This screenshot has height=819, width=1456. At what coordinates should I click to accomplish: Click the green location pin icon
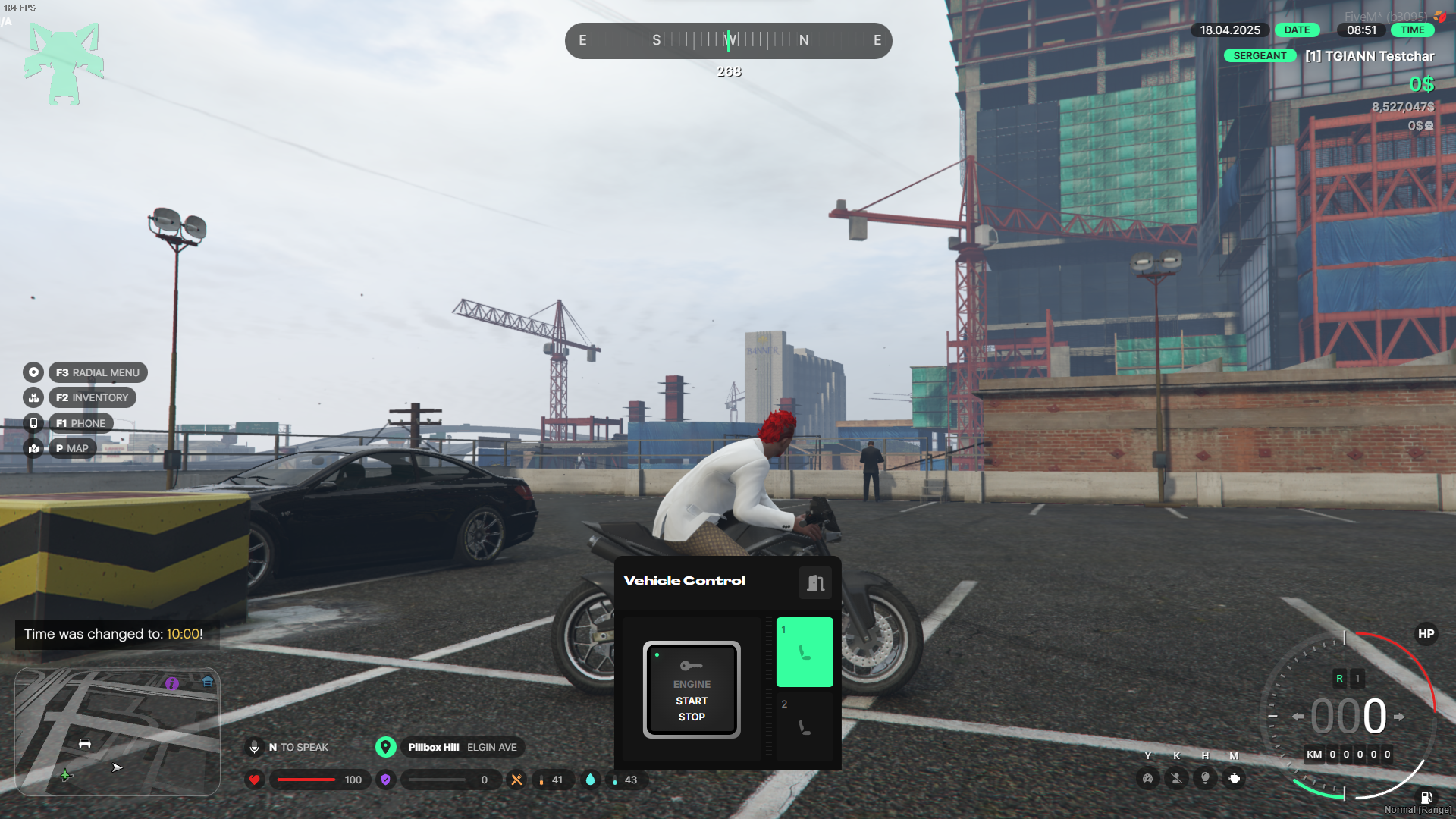386,747
